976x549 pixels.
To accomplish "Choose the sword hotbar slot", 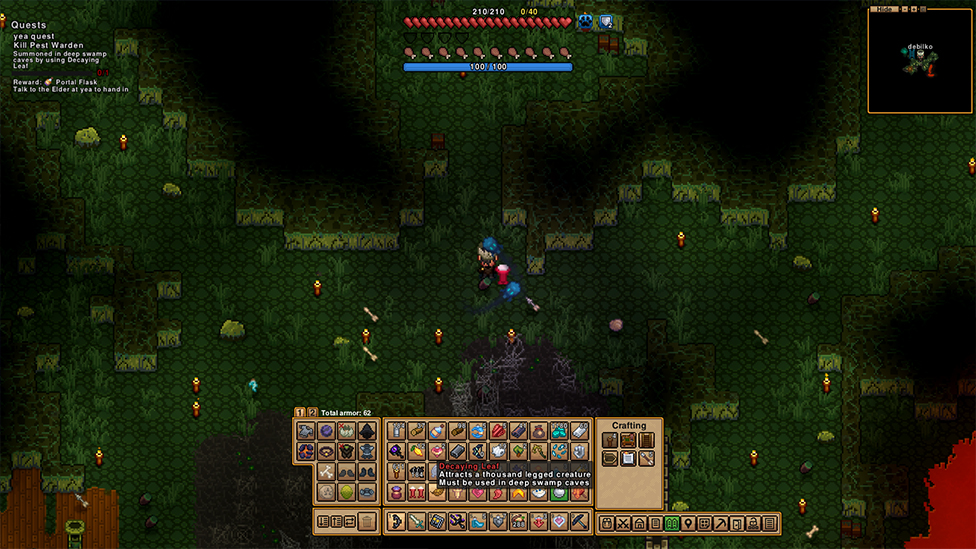I will [x=415, y=522].
